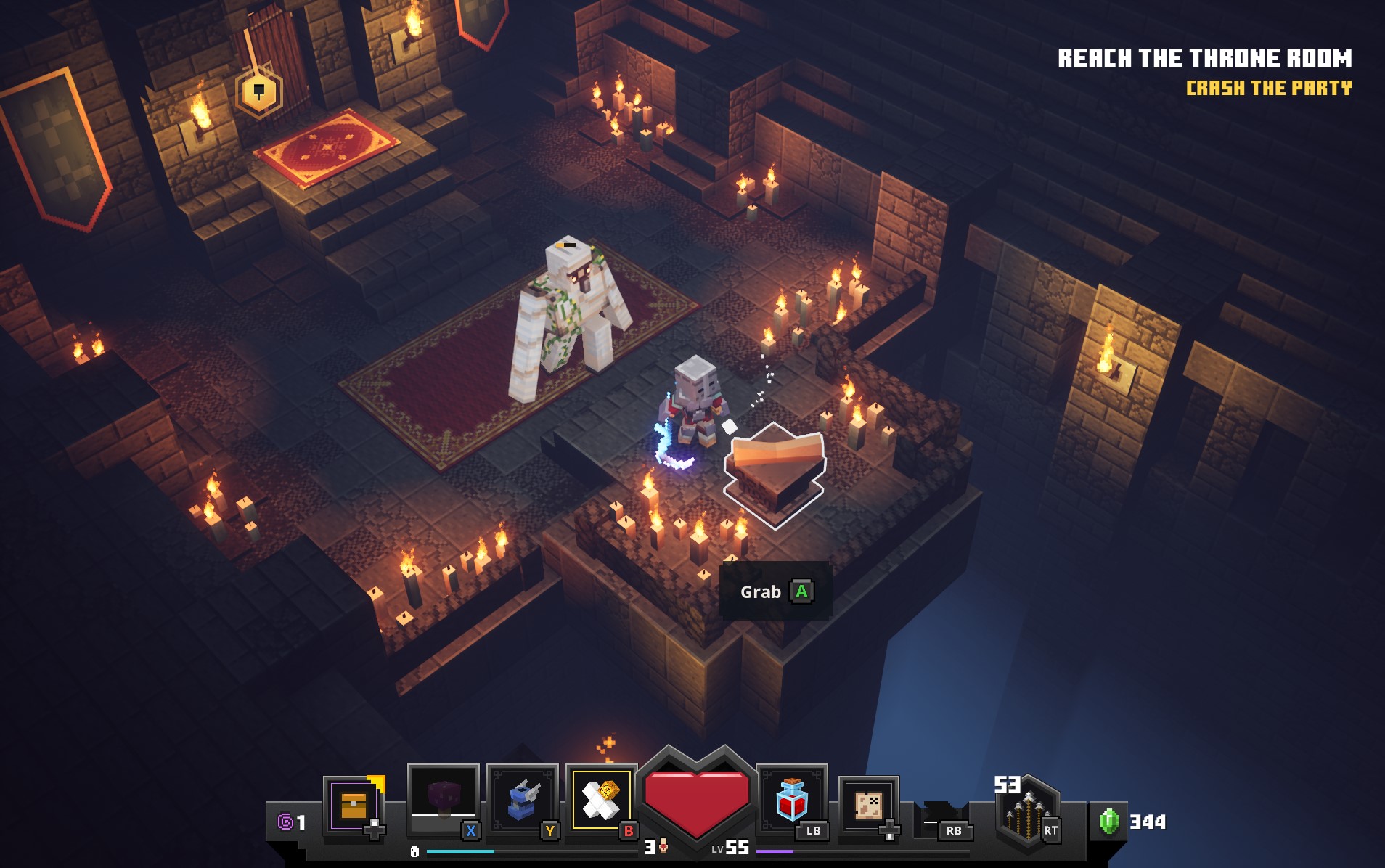Open the inventory chest icon
The height and width of the screenshot is (868, 1385).
click(353, 806)
